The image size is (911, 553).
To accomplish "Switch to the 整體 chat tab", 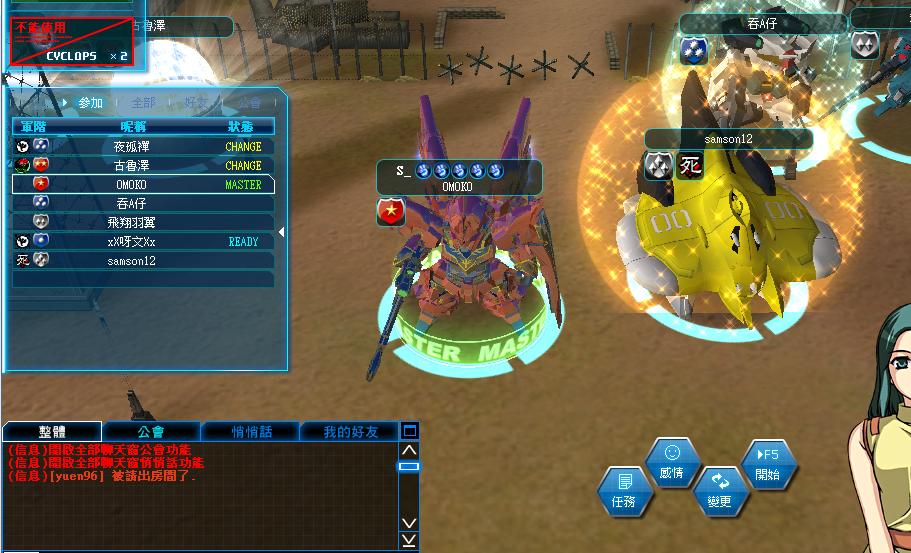I will point(52,431).
